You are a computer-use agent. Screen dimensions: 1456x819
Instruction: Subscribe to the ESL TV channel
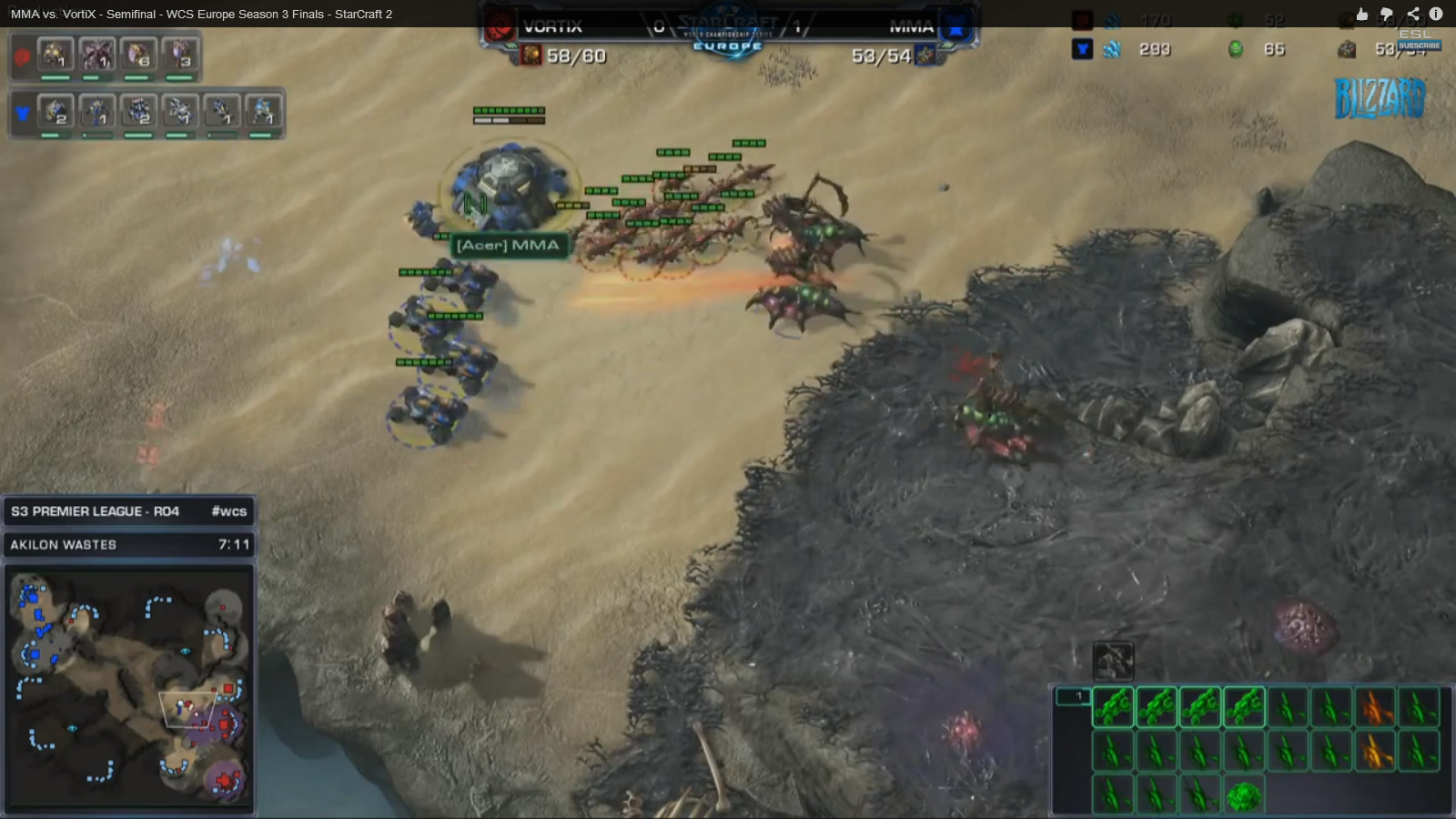point(1419,45)
